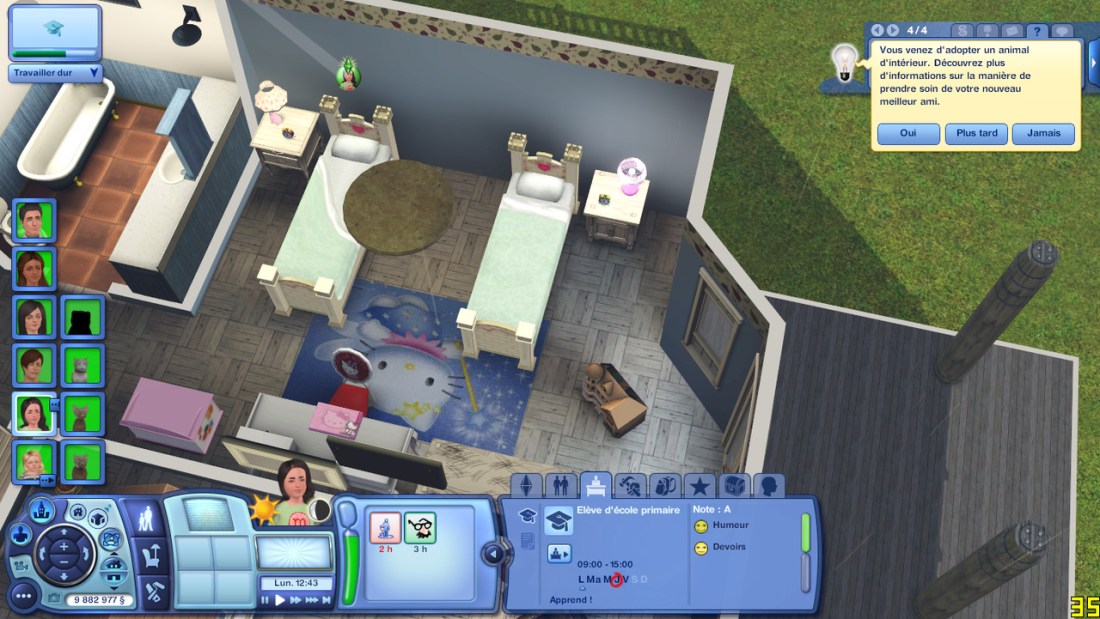This screenshot has width=1100, height=619.
Task: Pause the game with the pause button
Action: pos(266,600)
